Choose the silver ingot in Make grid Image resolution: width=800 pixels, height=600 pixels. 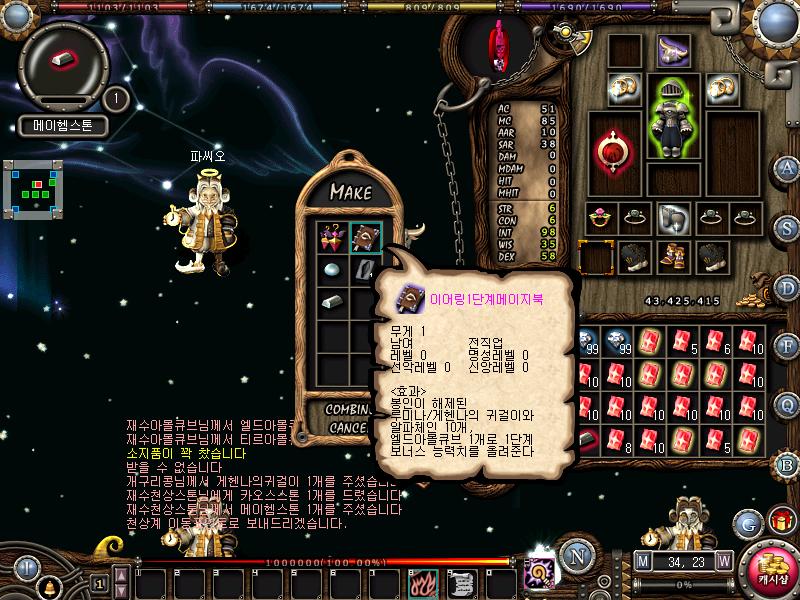(x=332, y=302)
